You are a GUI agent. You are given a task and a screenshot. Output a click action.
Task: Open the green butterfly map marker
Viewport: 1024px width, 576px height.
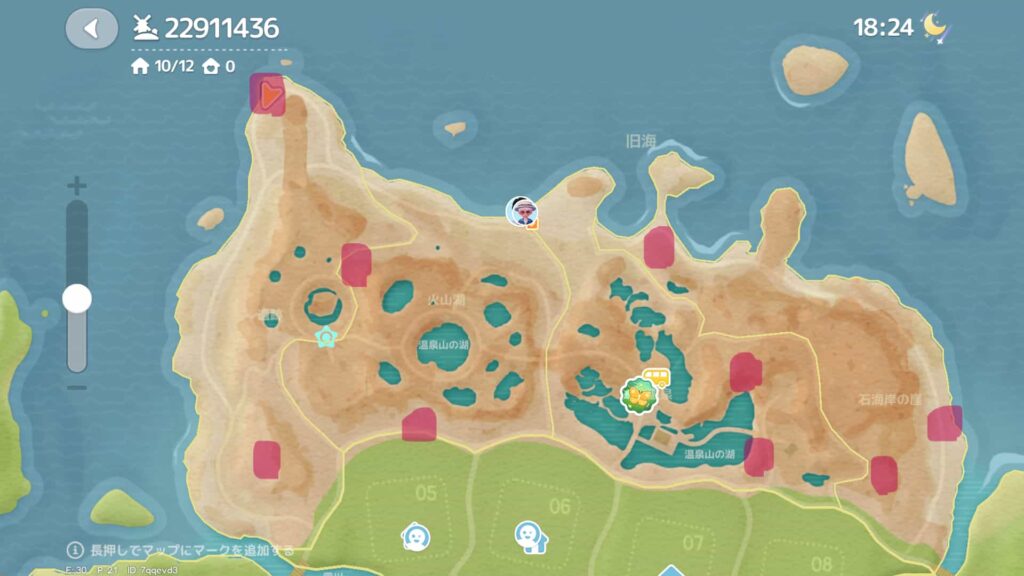click(637, 397)
